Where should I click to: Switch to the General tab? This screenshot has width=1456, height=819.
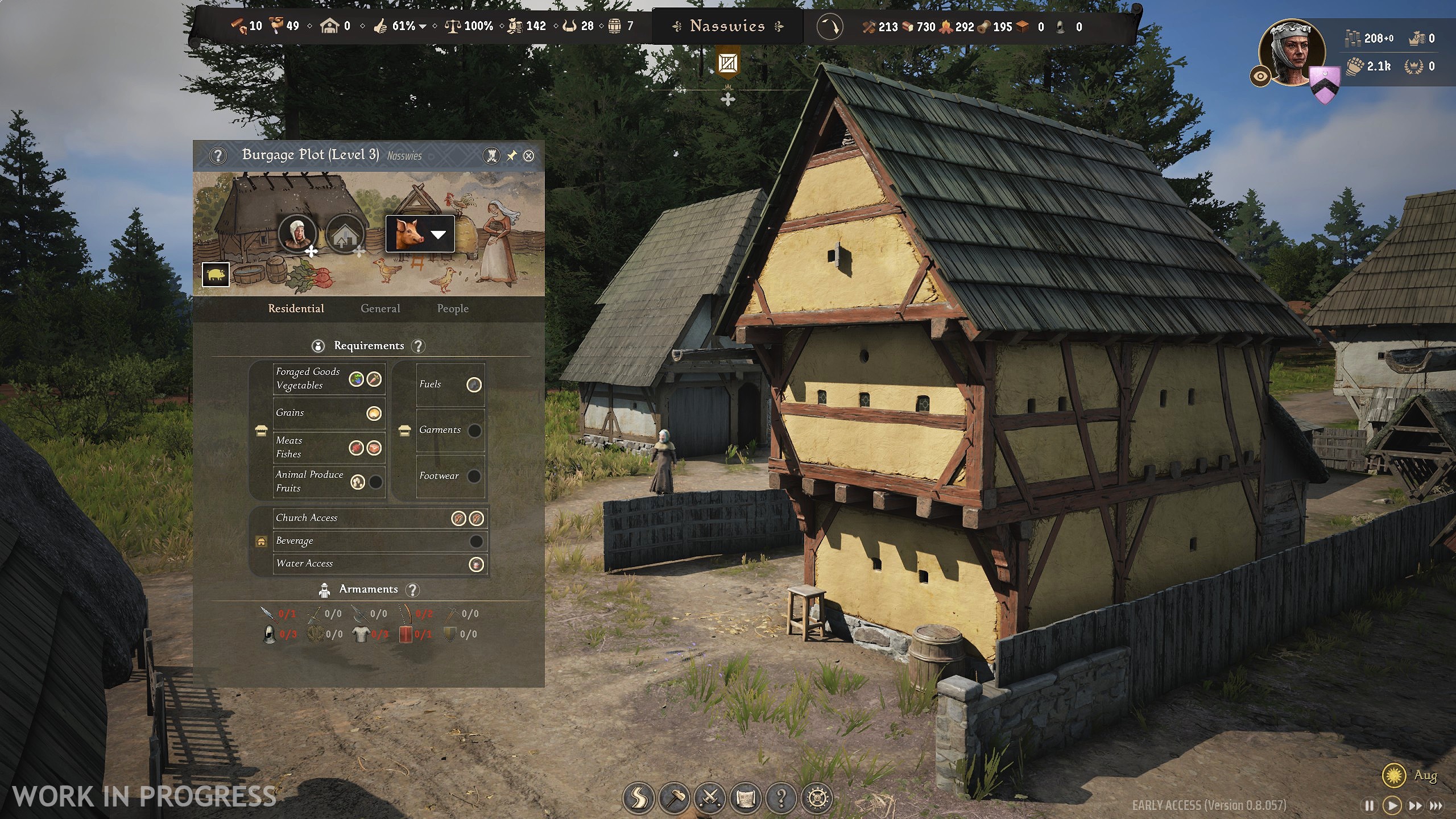tap(380, 309)
